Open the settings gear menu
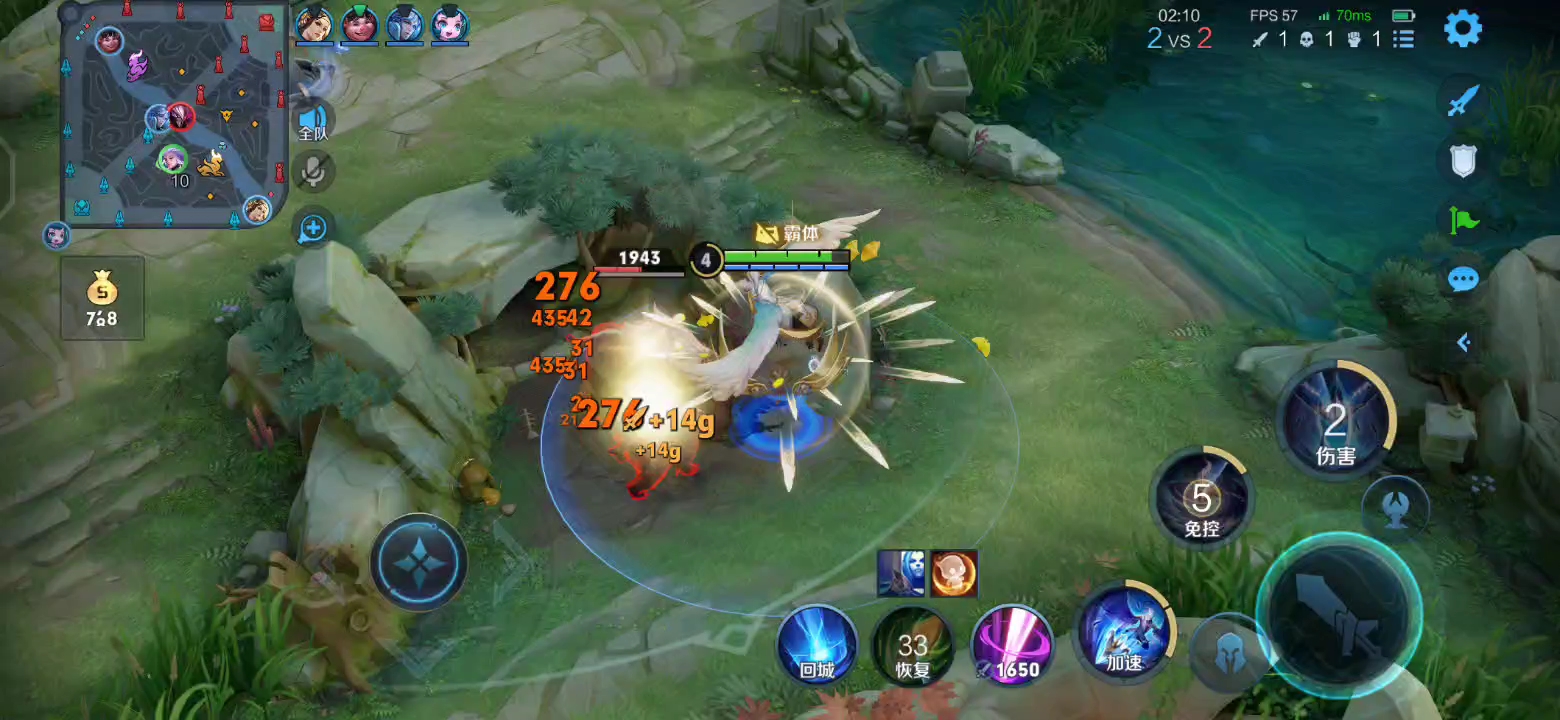The height and width of the screenshot is (720, 1560). (x=1462, y=29)
